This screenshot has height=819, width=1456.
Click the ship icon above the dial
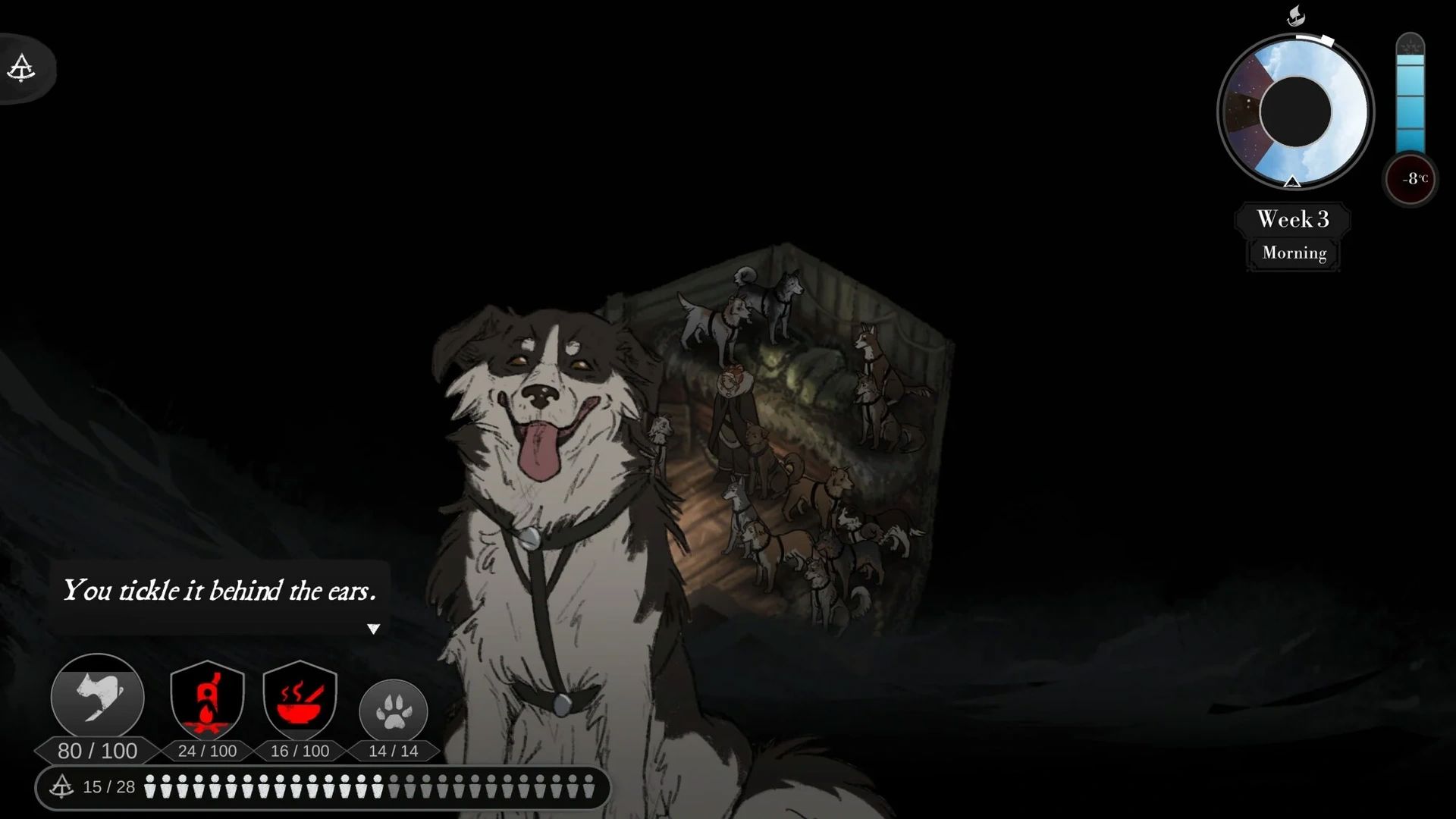1296,15
